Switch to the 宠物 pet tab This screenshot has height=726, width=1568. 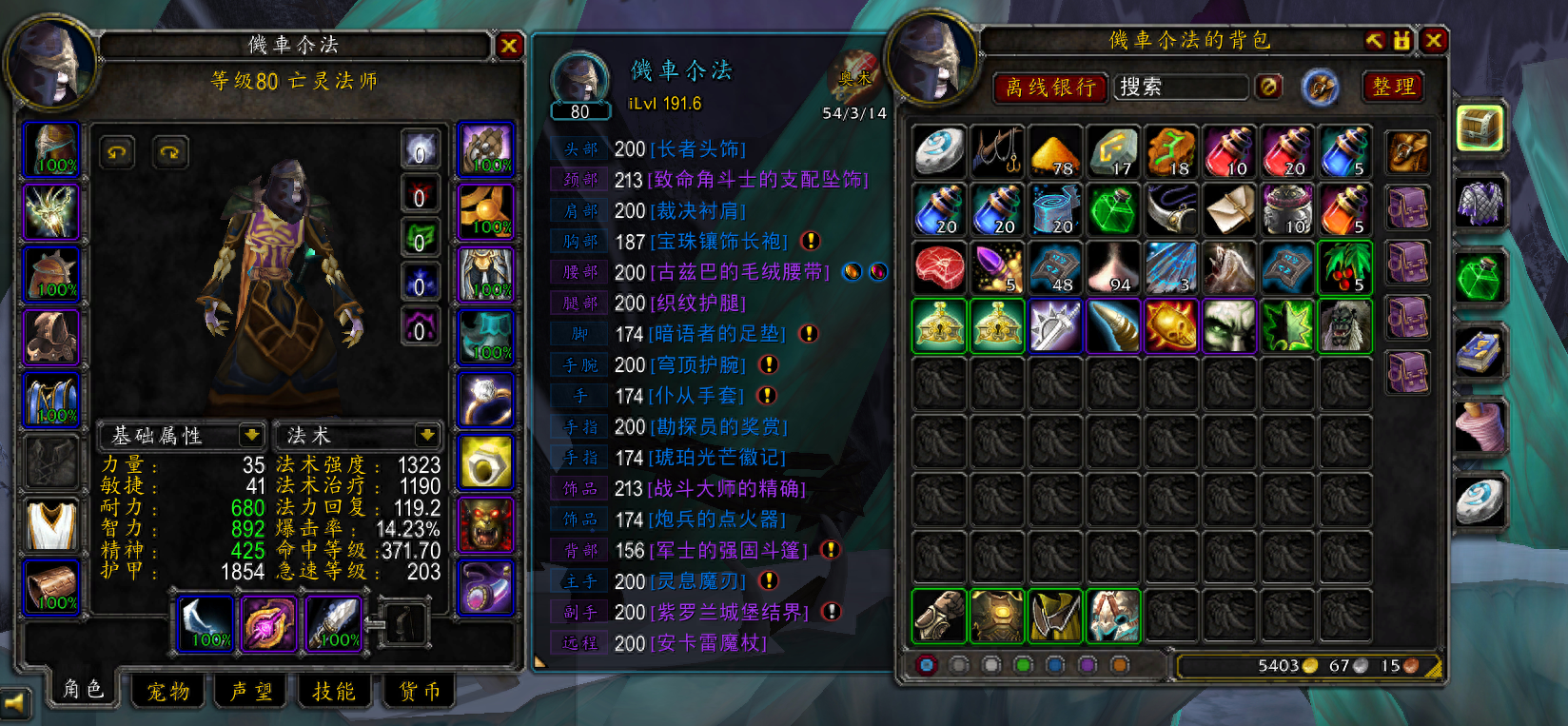point(168,692)
